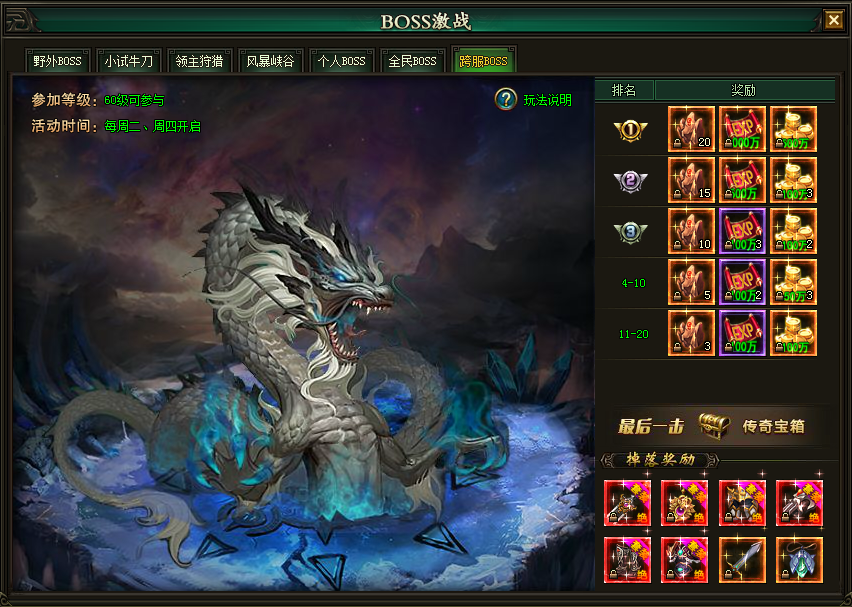Show the 个人BOSS tab

pyautogui.click(x=342, y=61)
